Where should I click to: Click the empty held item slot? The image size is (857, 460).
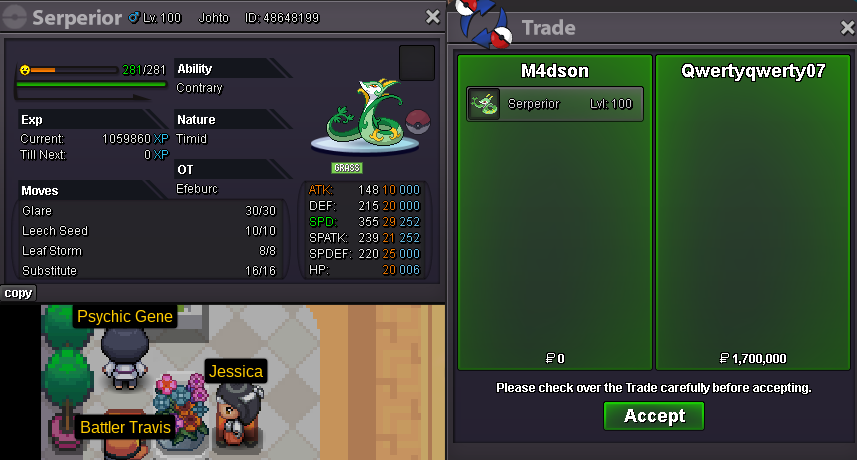417,62
